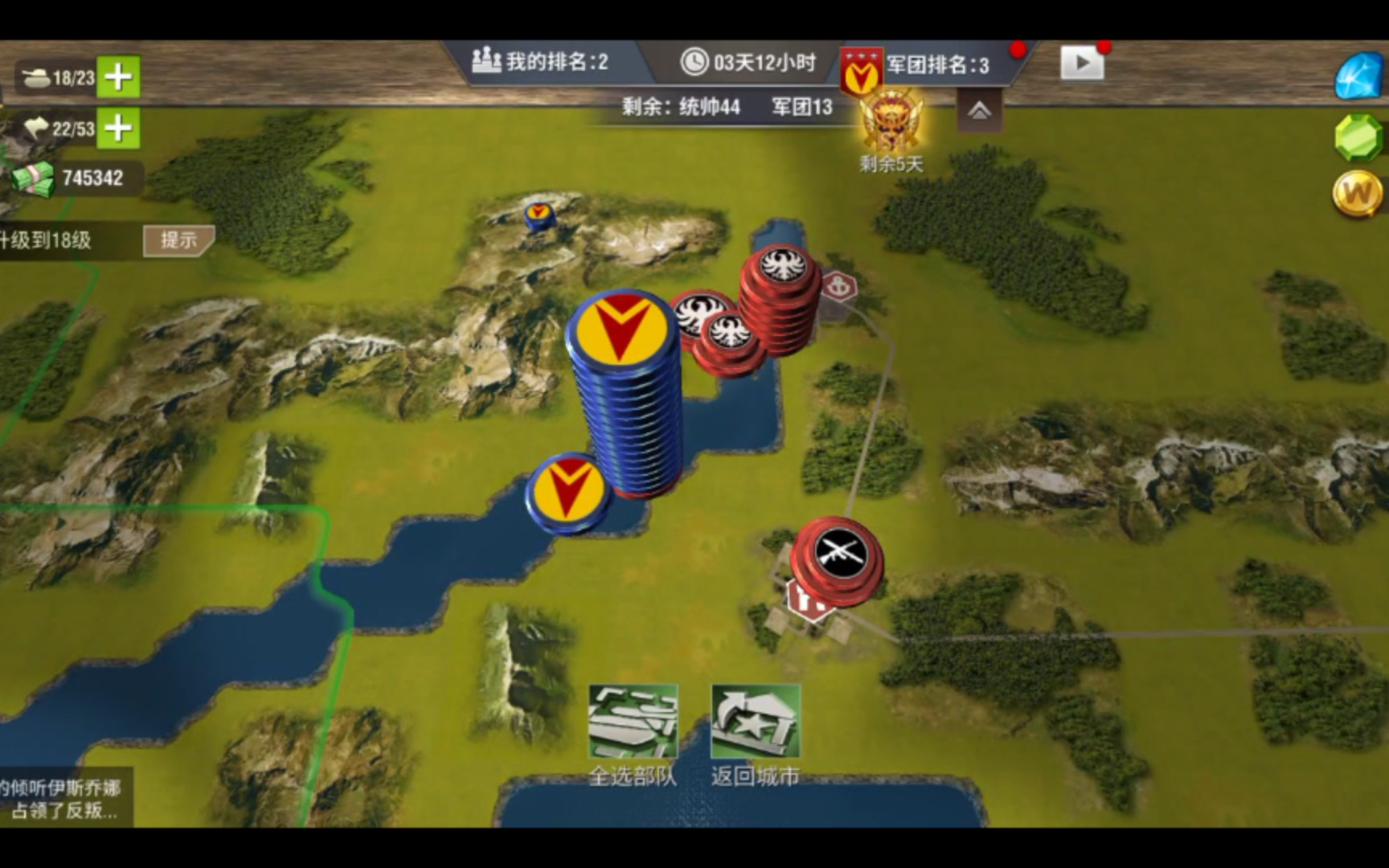Open the 提示 hint button
This screenshot has height=868, width=1389.
(178, 240)
